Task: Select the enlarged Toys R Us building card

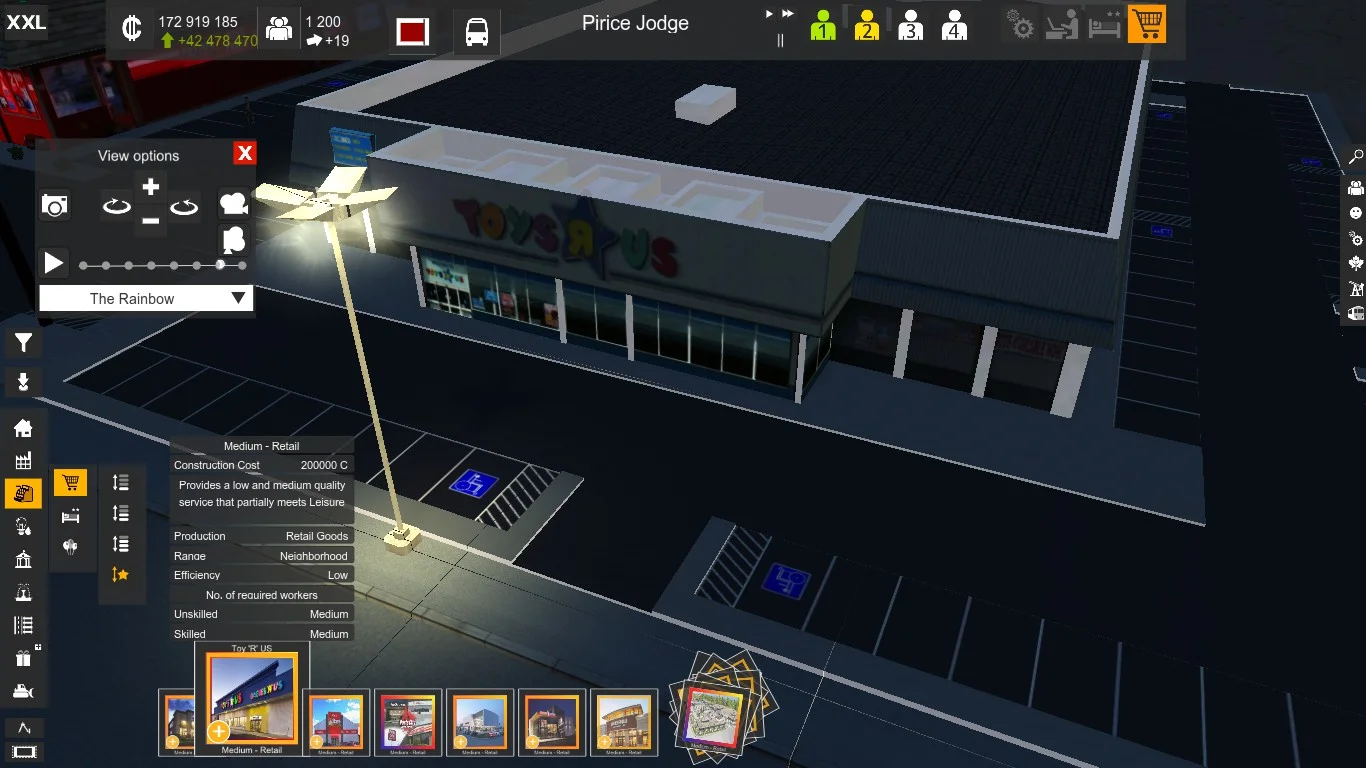Action: (251, 698)
